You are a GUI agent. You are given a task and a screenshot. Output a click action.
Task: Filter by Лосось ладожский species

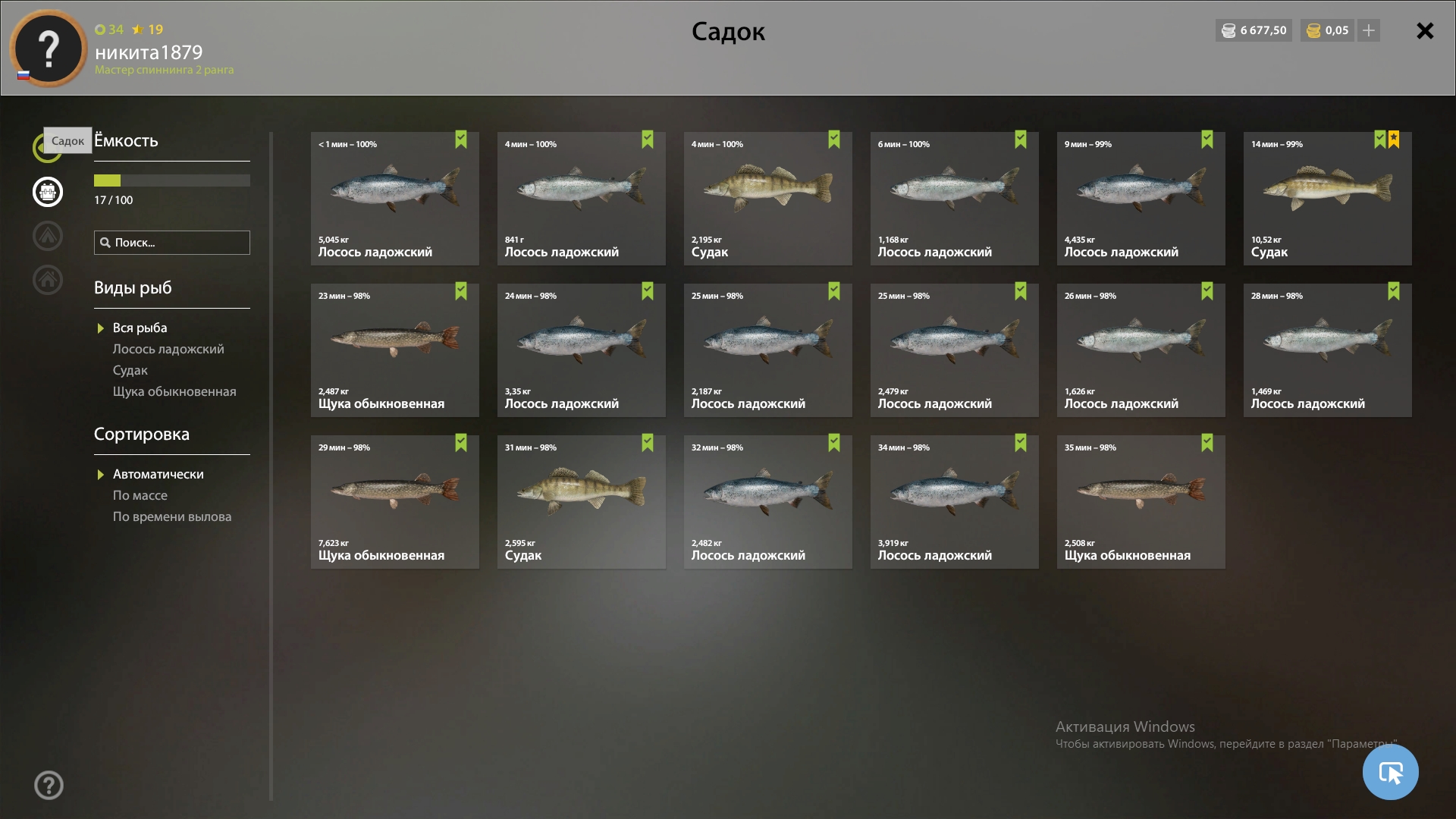tap(168, 349)
